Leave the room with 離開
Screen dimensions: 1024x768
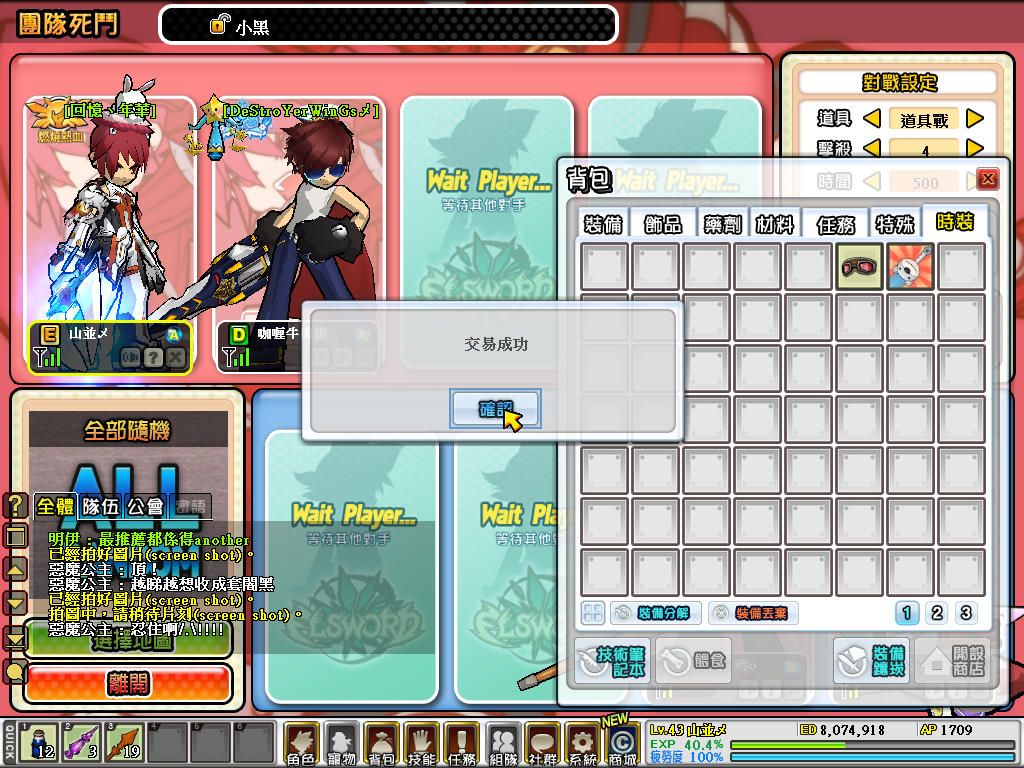(128, 684)
